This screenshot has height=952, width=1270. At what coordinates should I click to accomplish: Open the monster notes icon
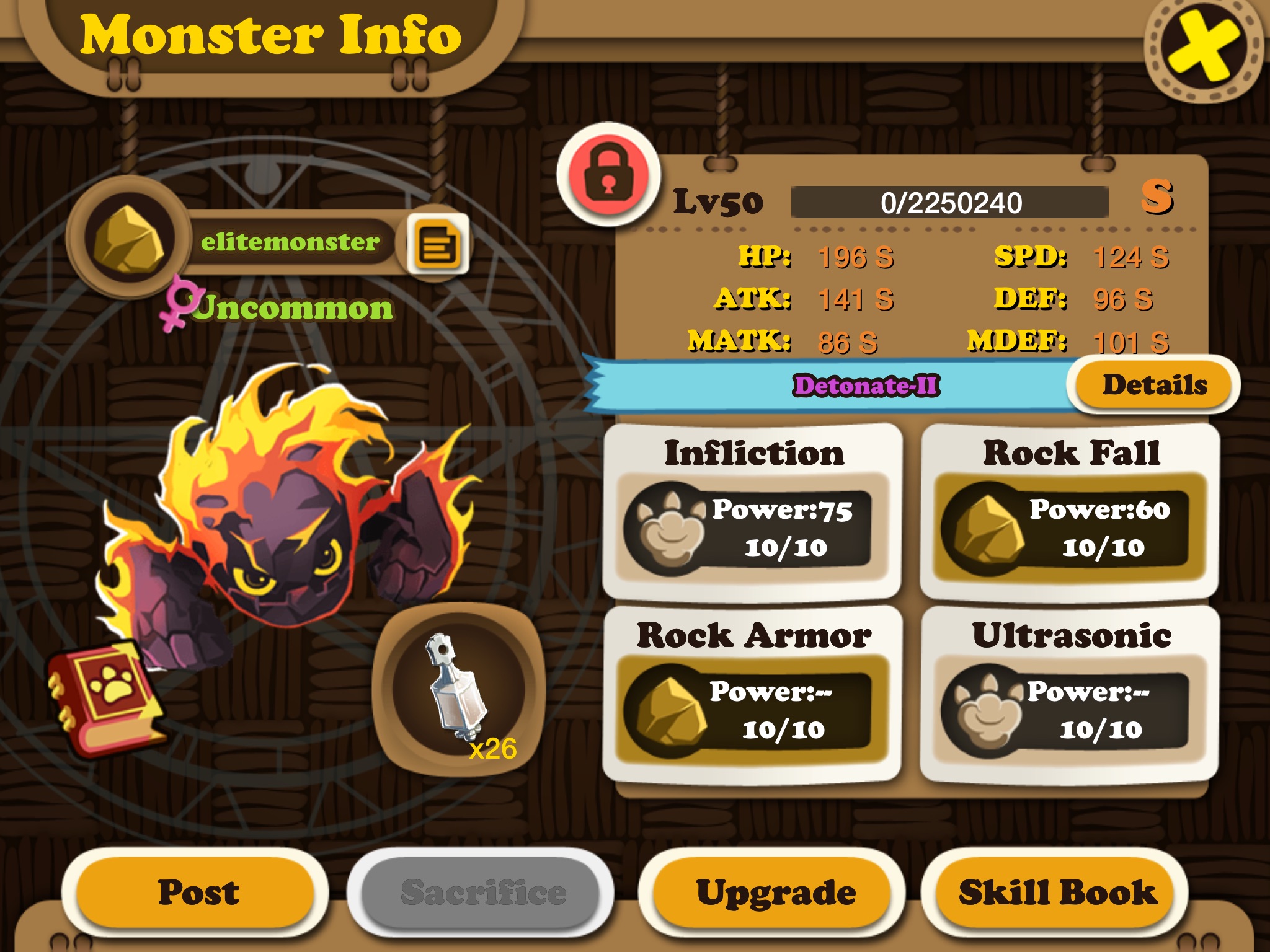point(438,244)
